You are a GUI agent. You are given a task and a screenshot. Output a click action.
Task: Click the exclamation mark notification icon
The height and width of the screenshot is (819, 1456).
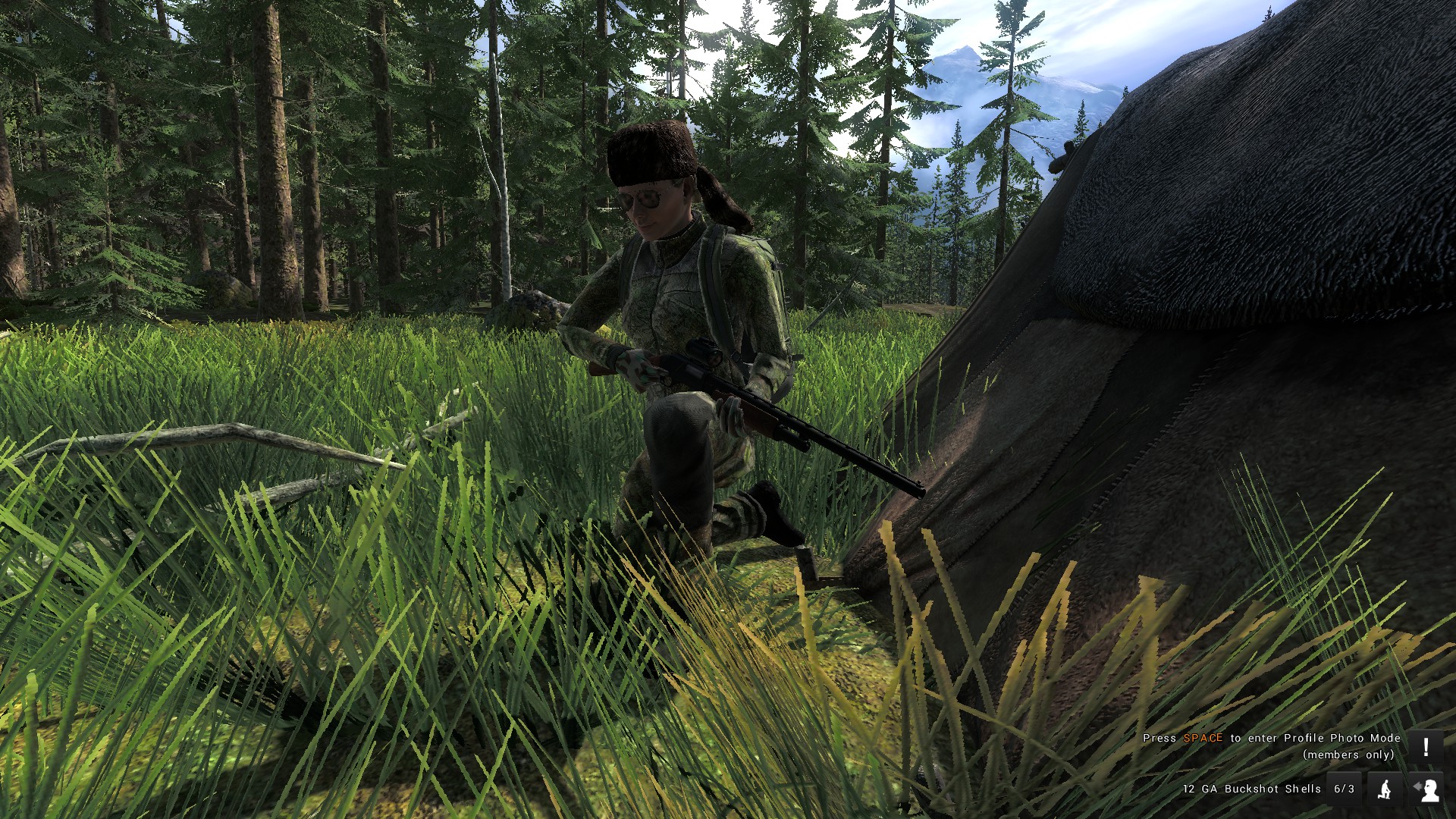[1426, 747]
